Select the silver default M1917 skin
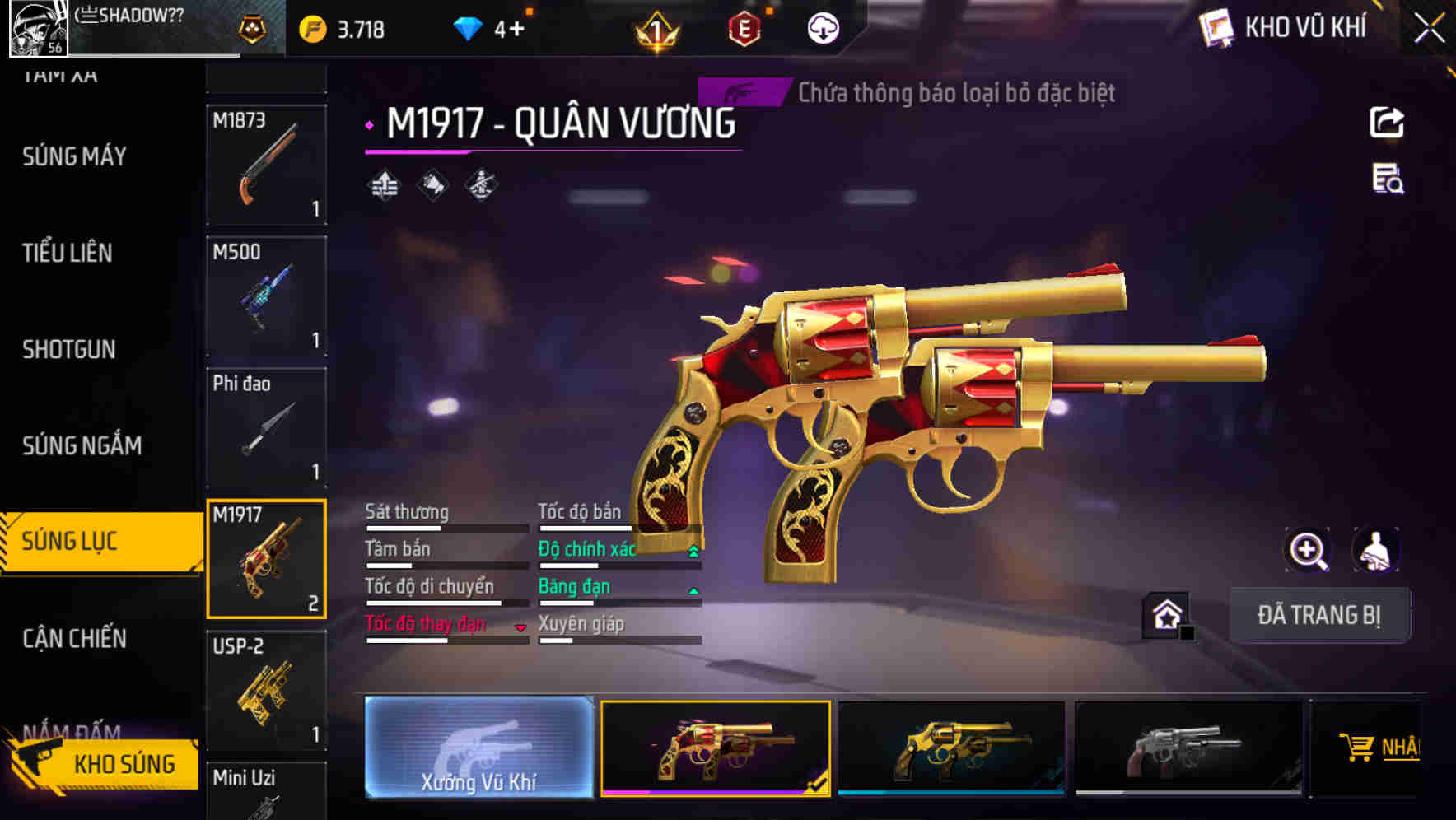1456x820 pixels. [1188, 748]
